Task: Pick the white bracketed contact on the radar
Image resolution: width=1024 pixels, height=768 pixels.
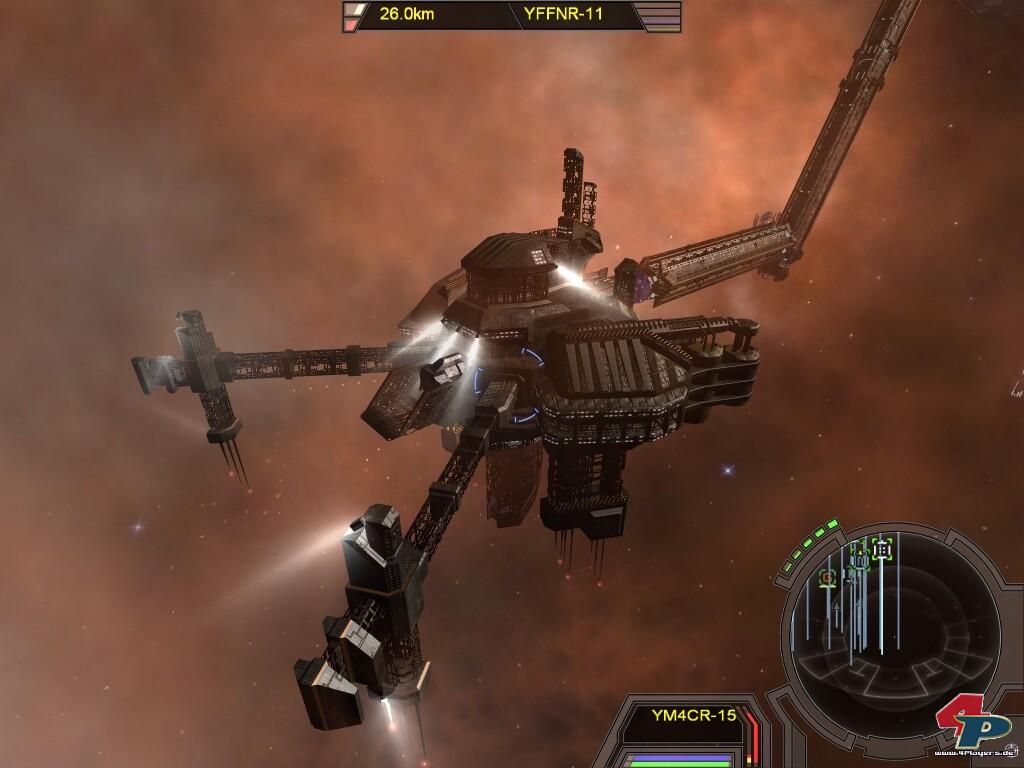Action: point(881,548)
